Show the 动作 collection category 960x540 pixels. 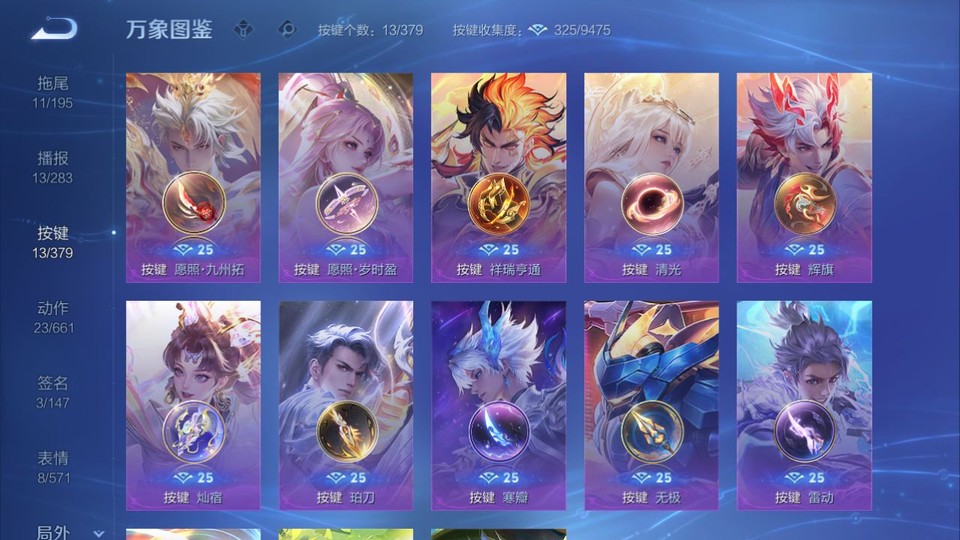53,316
